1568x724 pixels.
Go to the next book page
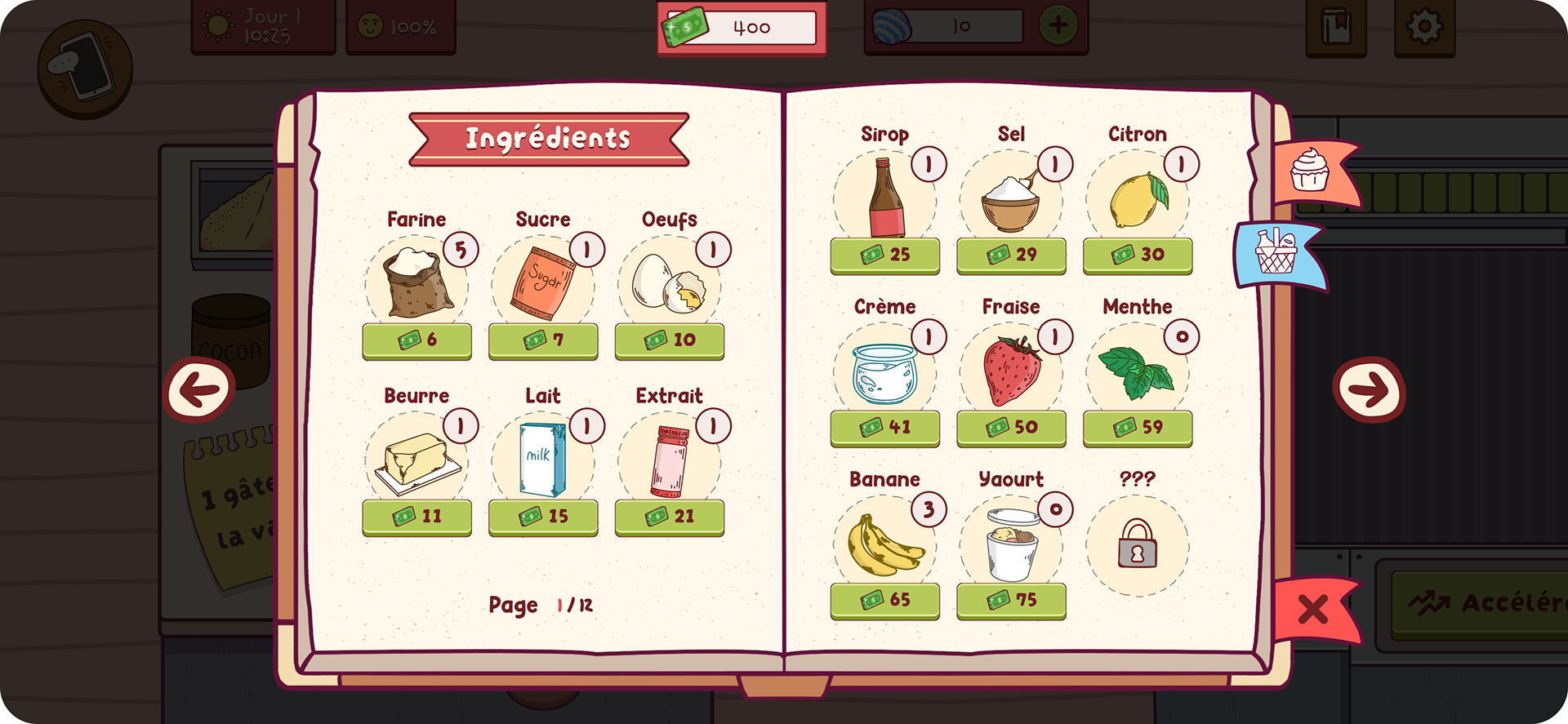[x=1368, y=389]
